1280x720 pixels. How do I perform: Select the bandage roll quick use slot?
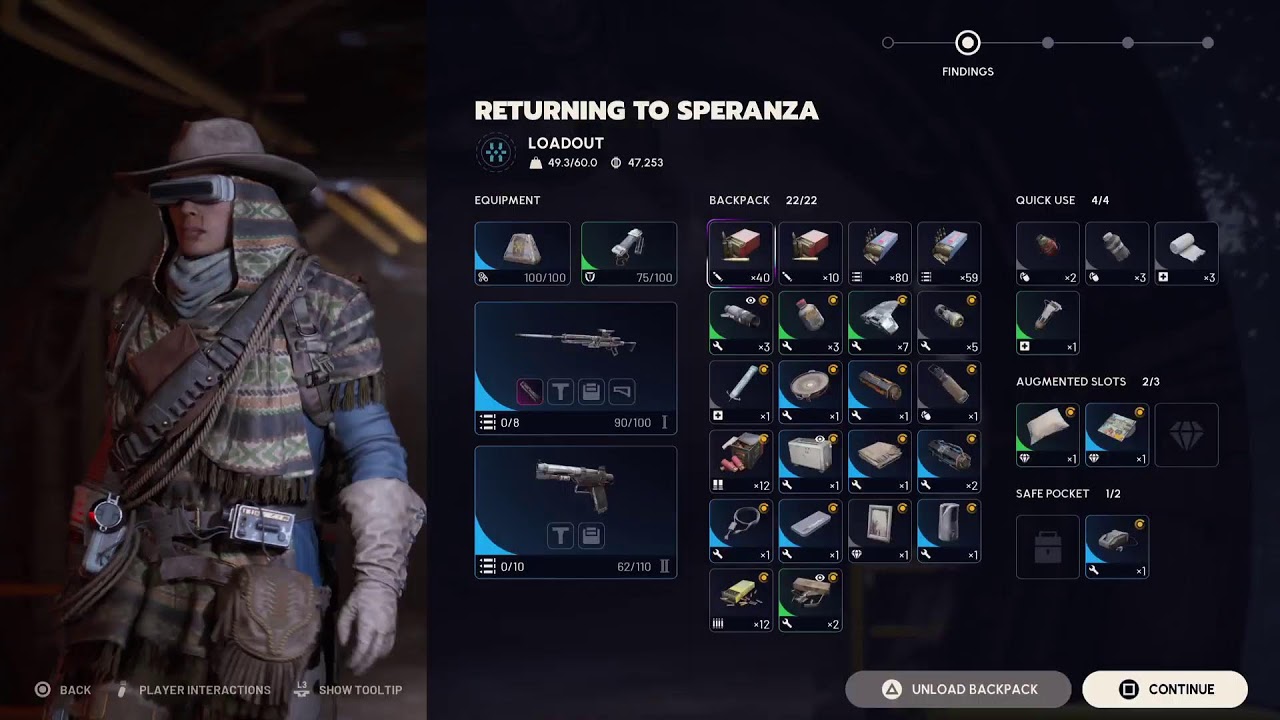[1186, 254]
